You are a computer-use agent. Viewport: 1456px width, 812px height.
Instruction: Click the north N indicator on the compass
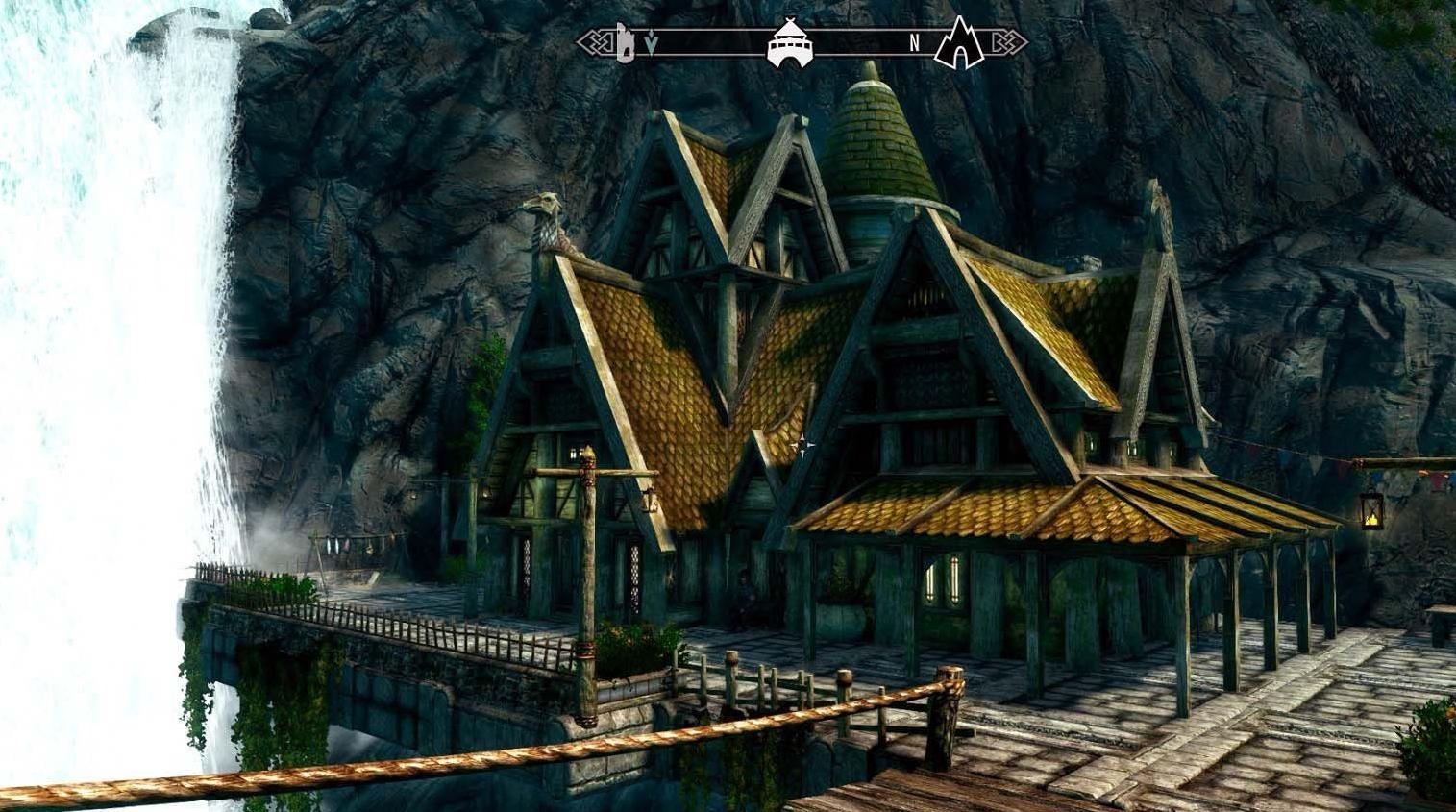pyautogui.click(x=915, y=43)
